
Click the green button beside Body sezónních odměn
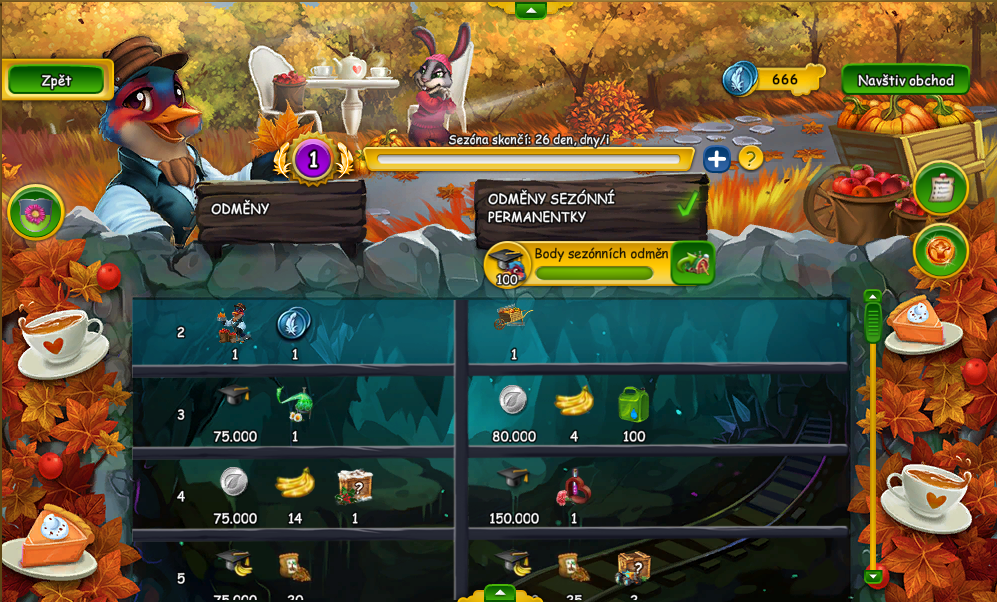692,263
